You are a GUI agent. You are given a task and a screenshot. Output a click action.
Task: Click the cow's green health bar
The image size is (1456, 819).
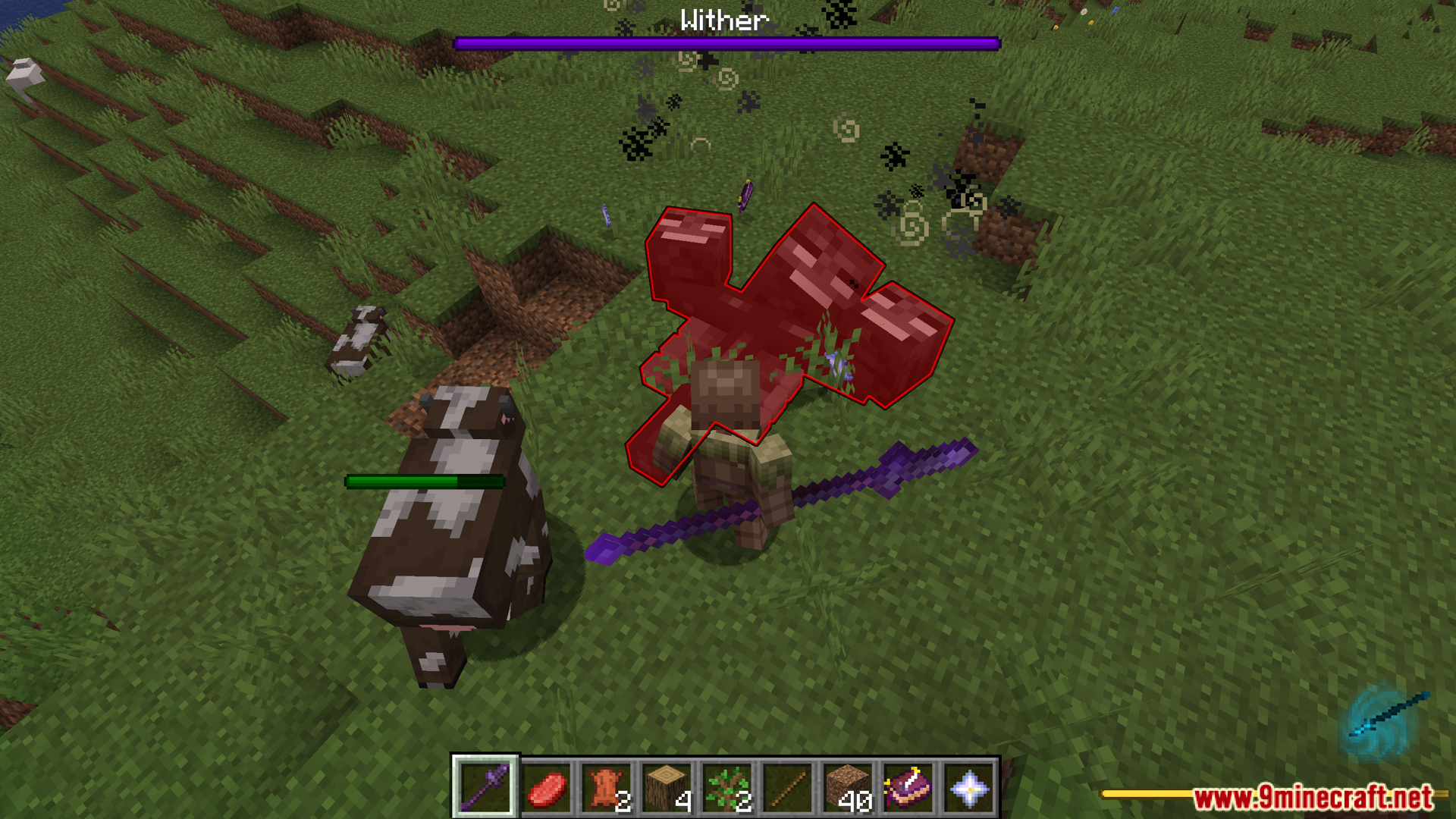tap(425, 480)
